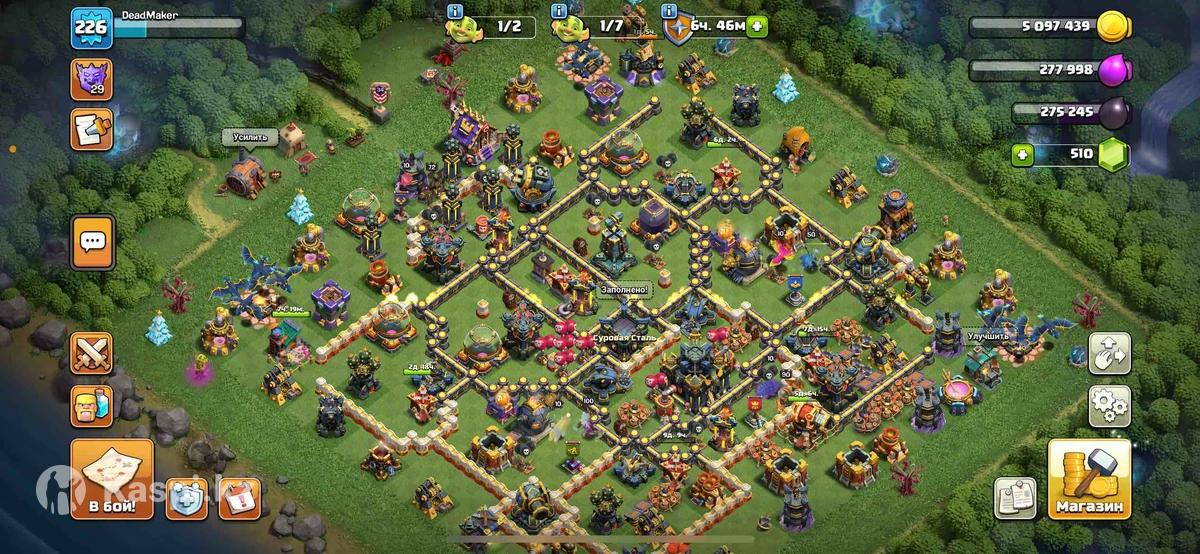The image size is (1200, 554).
Task: Open the barbarian army overview button
Action: pos(91,406)
